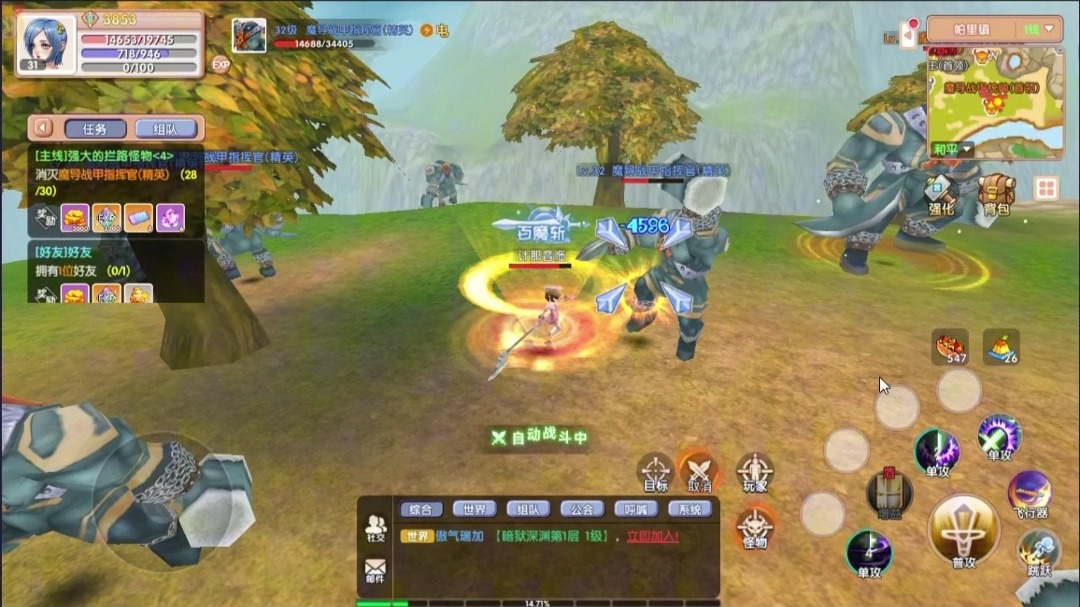The width and height of the screenshot is (1080, 607).
Task: Open the 背包 backpack inventory
Action: 996,193
